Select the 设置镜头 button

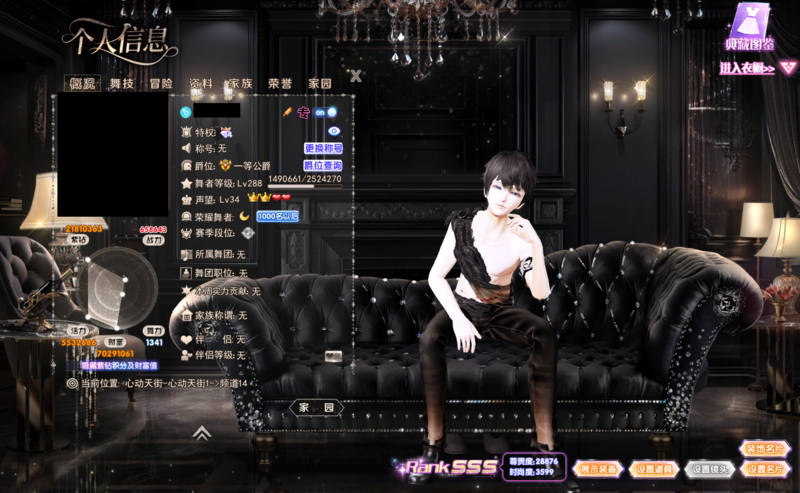(709, 468)
